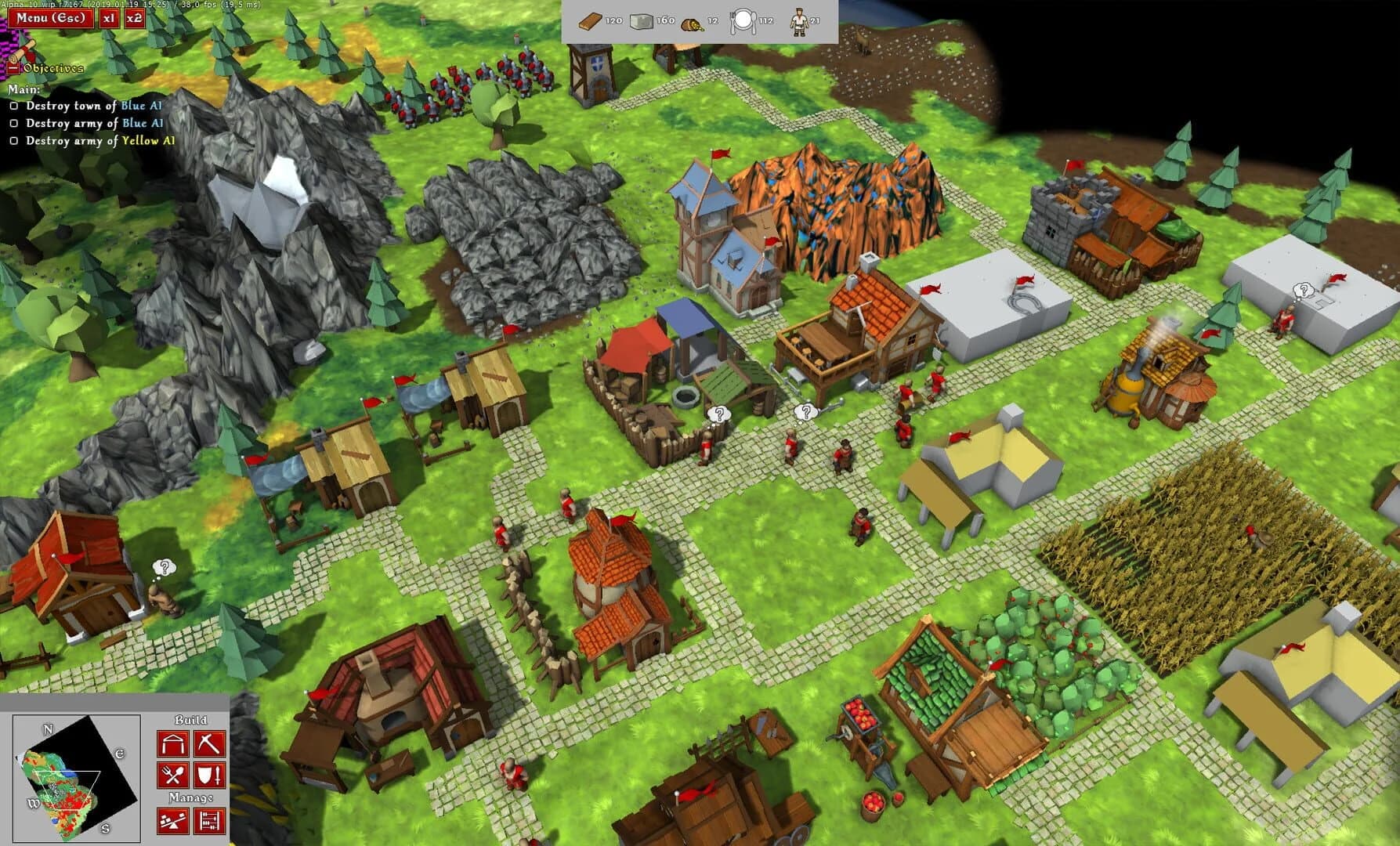Collapse the Objectives panel
The width and height of the screenshot is (1400, 846).
coord(13,68)
